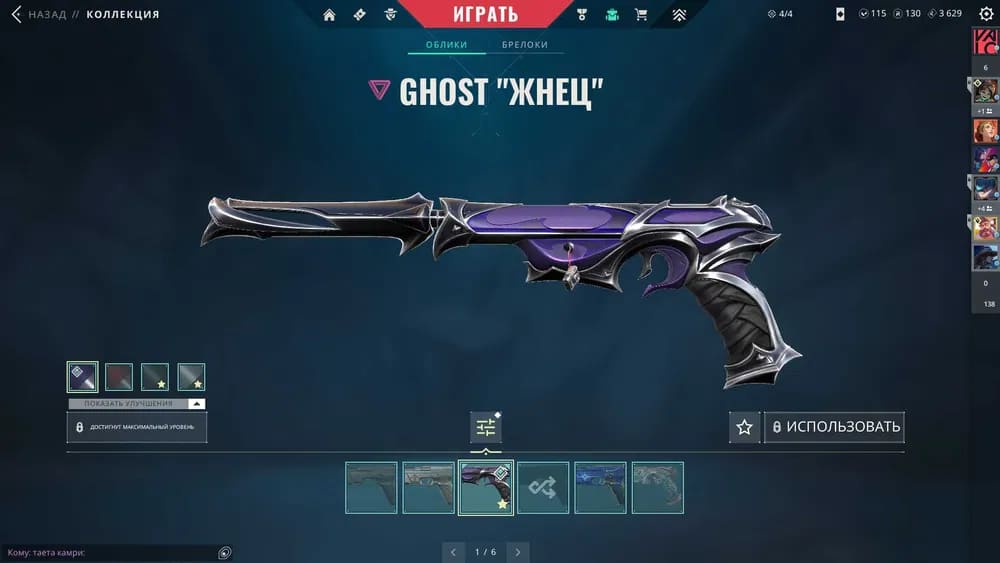
Task: Select the ОБЛИКИ tab
Action: click(x=447, y=45)
